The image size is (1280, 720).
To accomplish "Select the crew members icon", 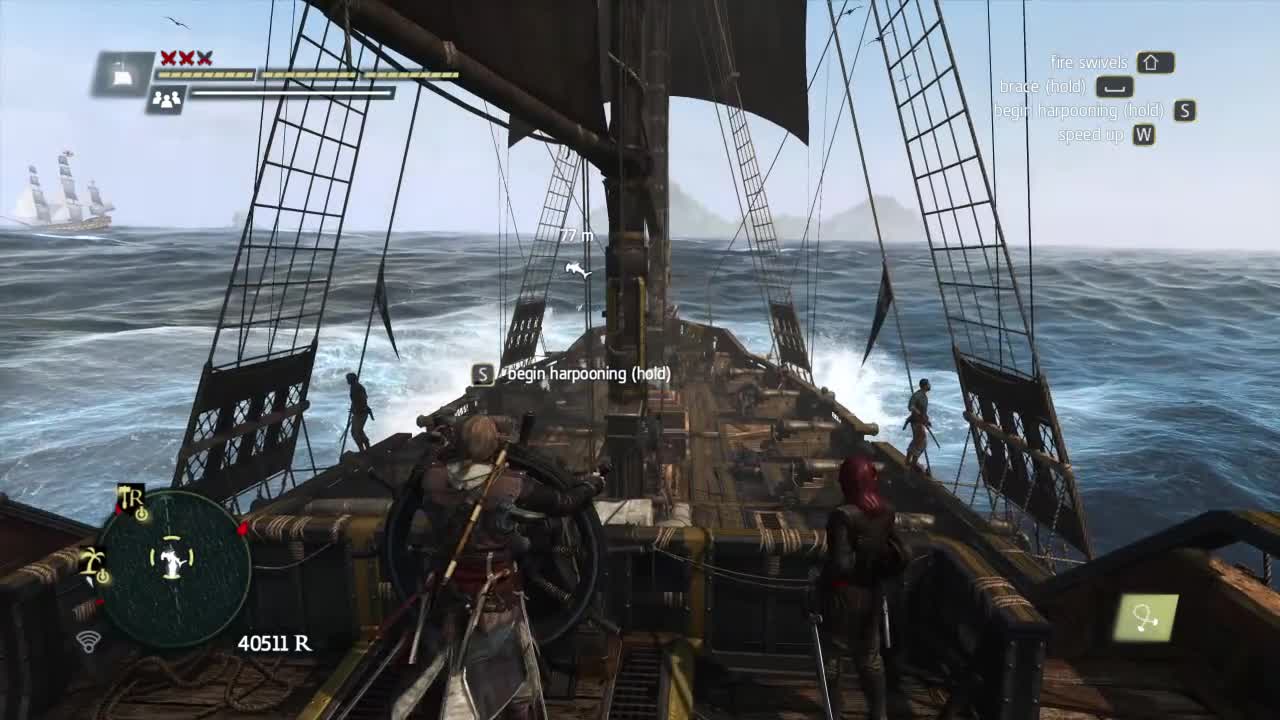I will [x=166, y=99].
